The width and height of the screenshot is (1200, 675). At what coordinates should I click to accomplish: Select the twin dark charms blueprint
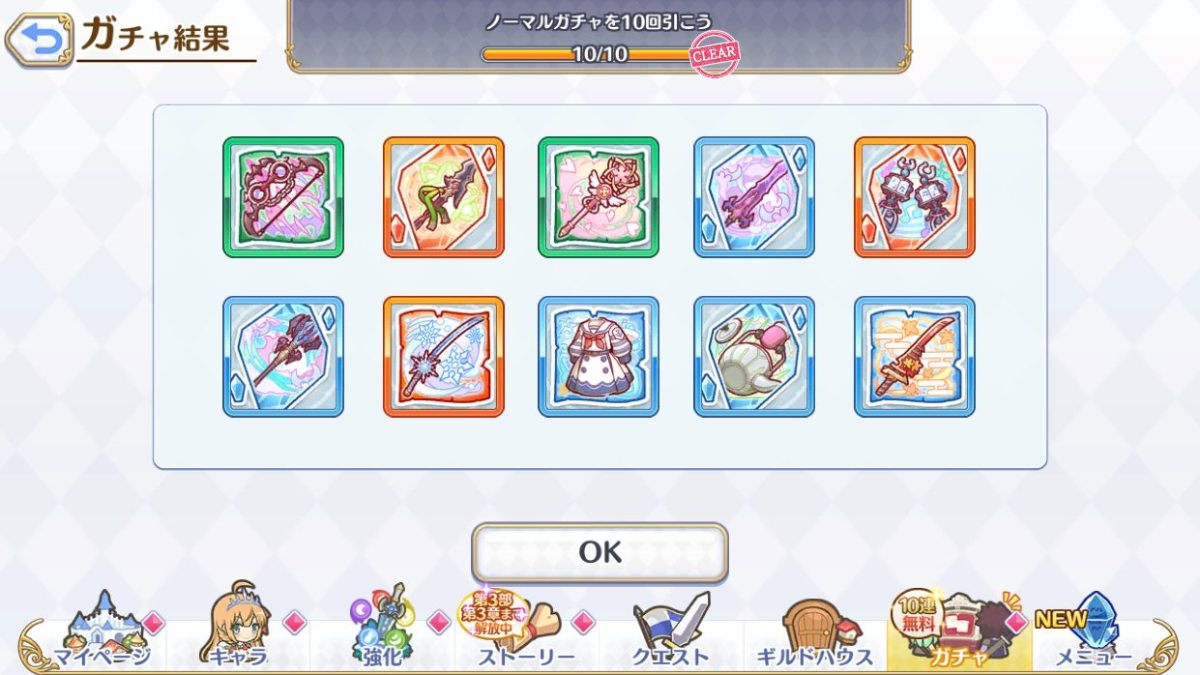click(914, 197)
